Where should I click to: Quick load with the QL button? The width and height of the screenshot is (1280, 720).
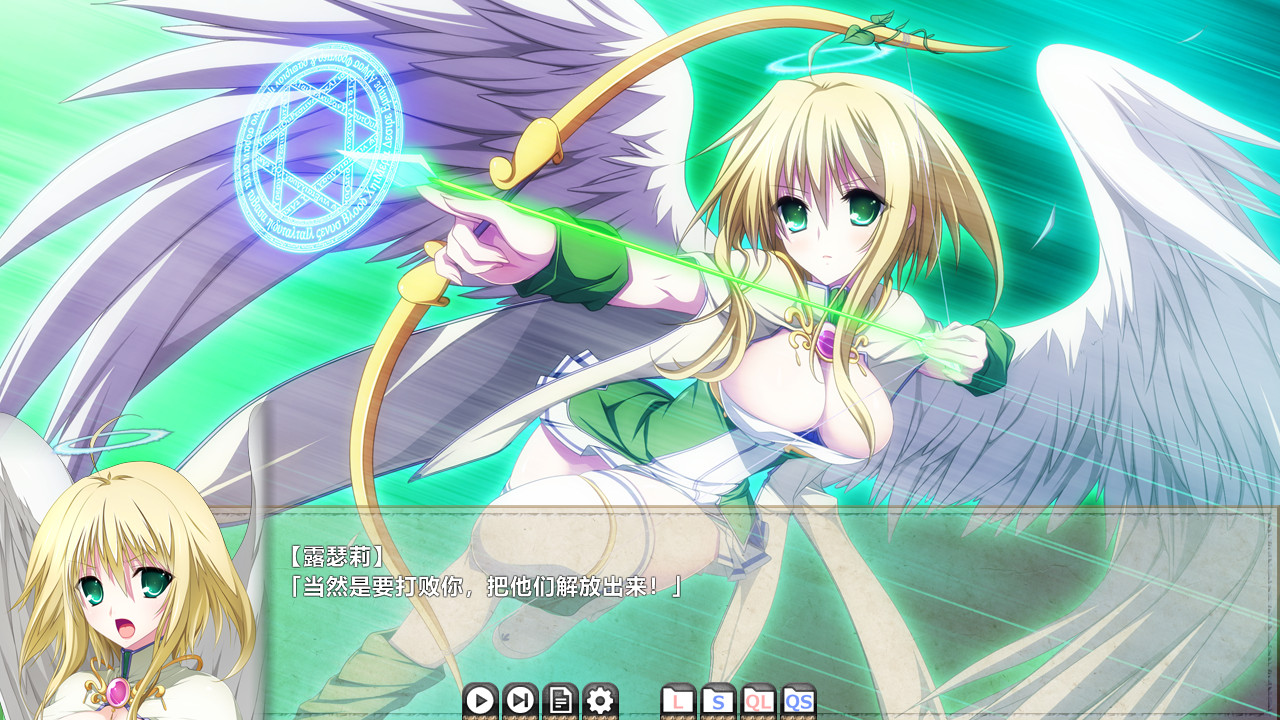[x=758, y=701]
